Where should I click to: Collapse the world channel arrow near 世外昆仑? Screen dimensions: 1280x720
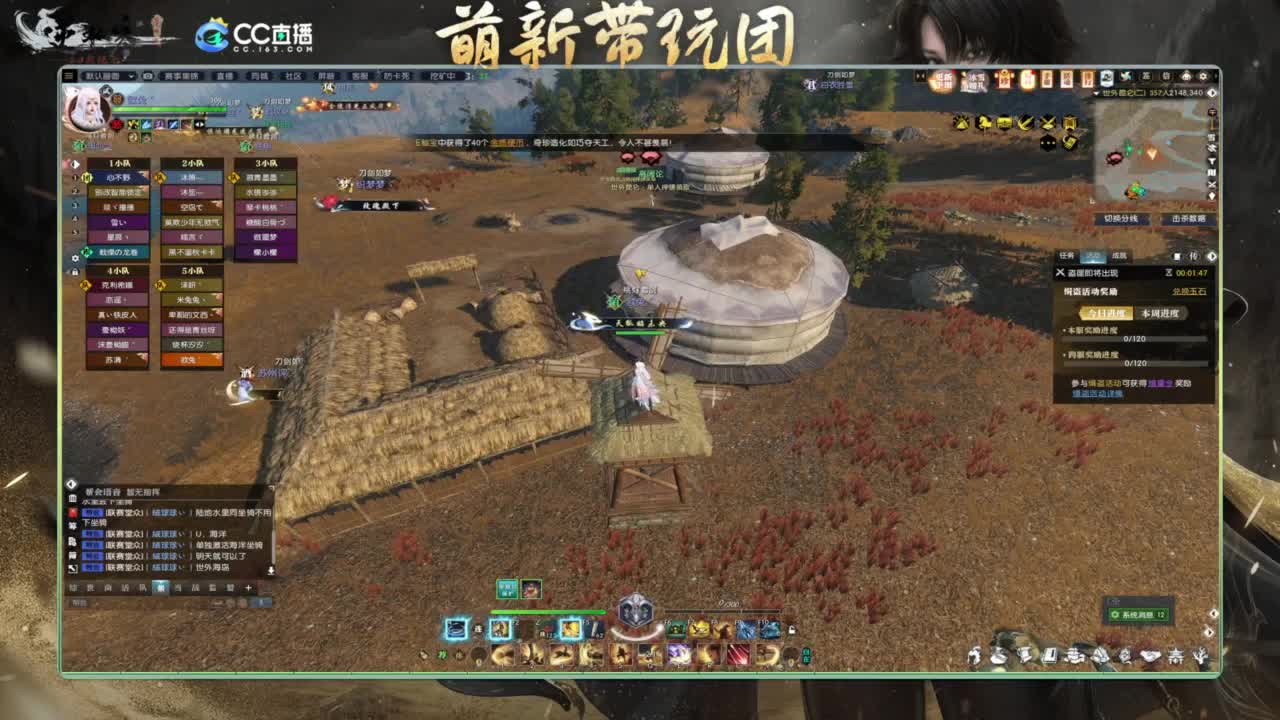1095,92
